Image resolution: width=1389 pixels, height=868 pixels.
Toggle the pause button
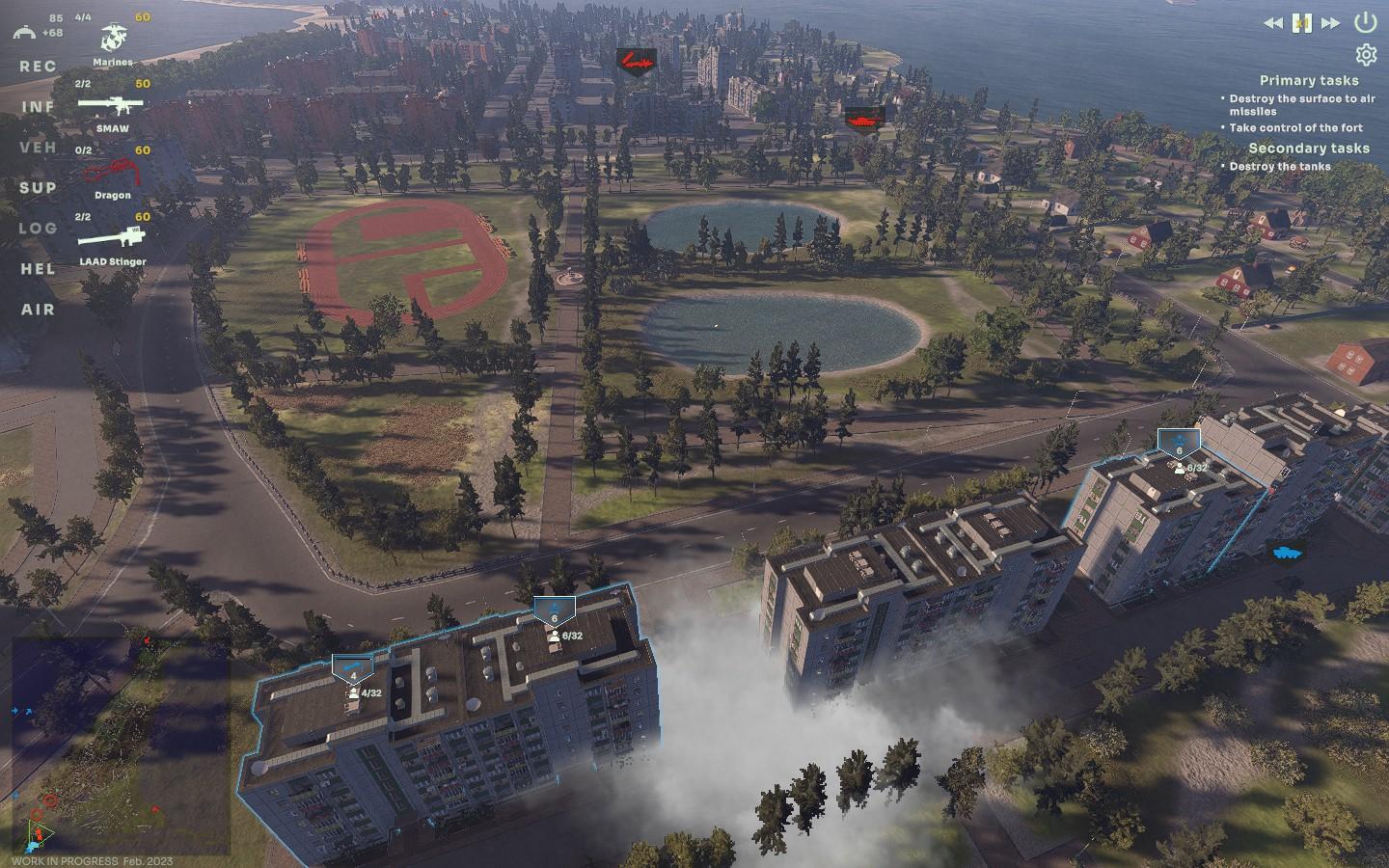(x=1302, y=22)
